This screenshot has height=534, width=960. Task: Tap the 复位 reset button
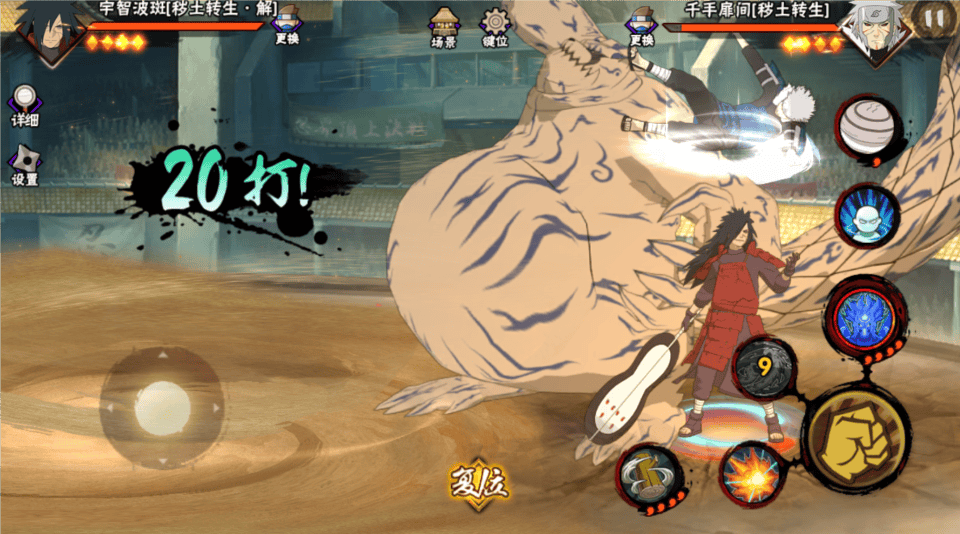pos(479,484)
